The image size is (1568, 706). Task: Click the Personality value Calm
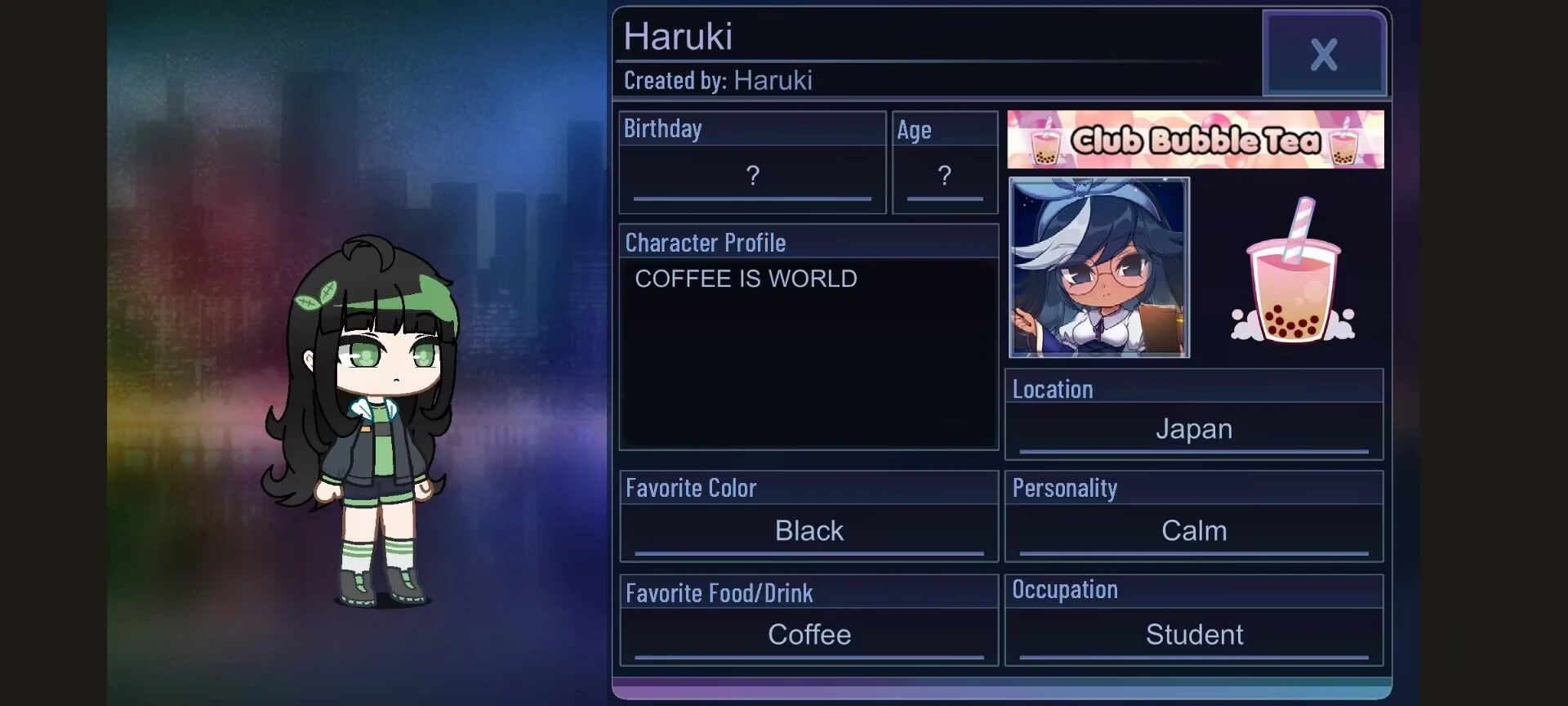point(1194,530)
